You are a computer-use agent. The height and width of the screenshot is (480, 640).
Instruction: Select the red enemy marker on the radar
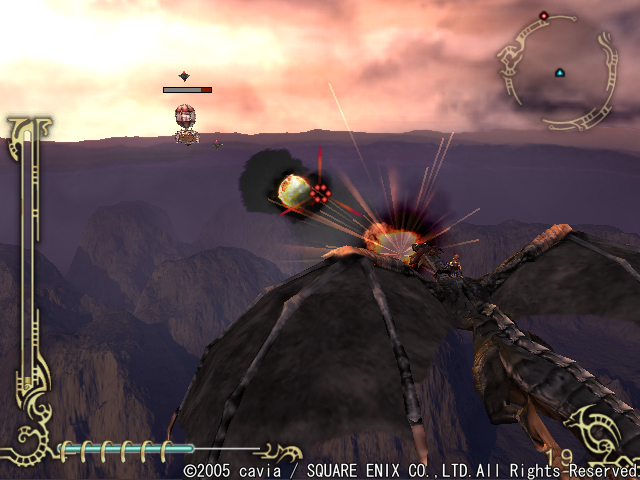click(x=544, y=16)
